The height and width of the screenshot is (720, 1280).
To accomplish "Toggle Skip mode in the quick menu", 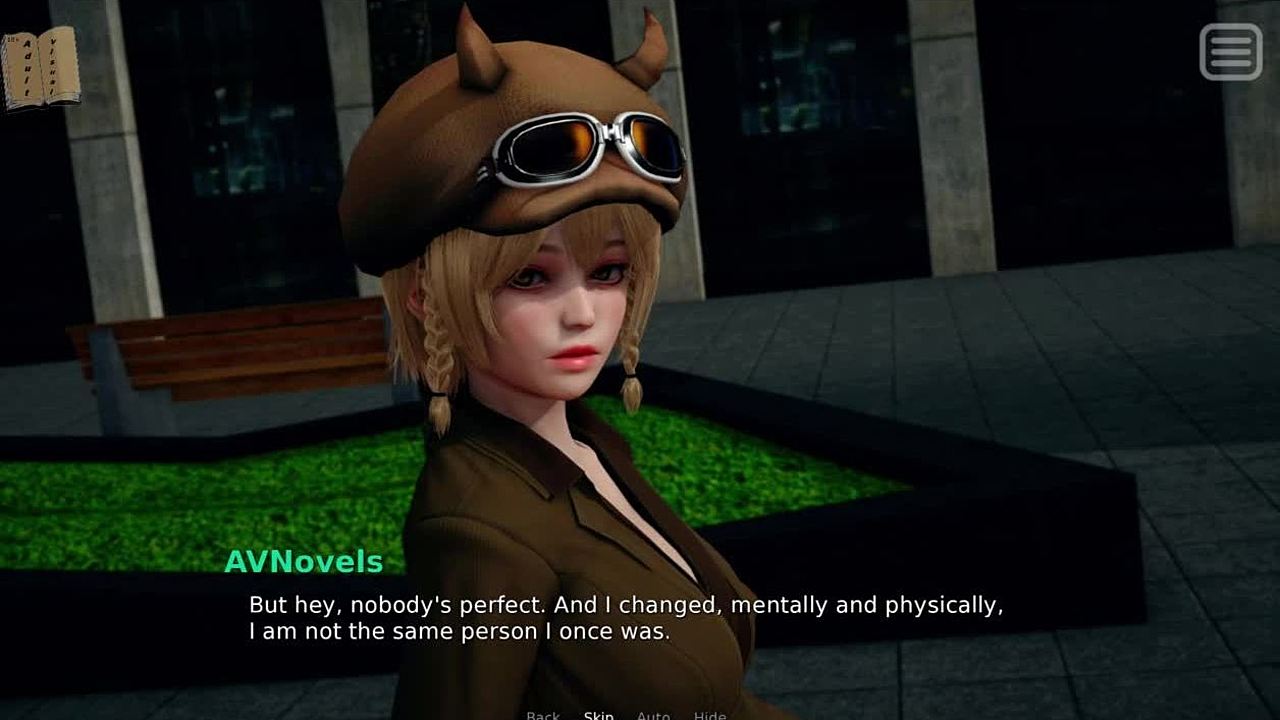I will click(598, 714).
